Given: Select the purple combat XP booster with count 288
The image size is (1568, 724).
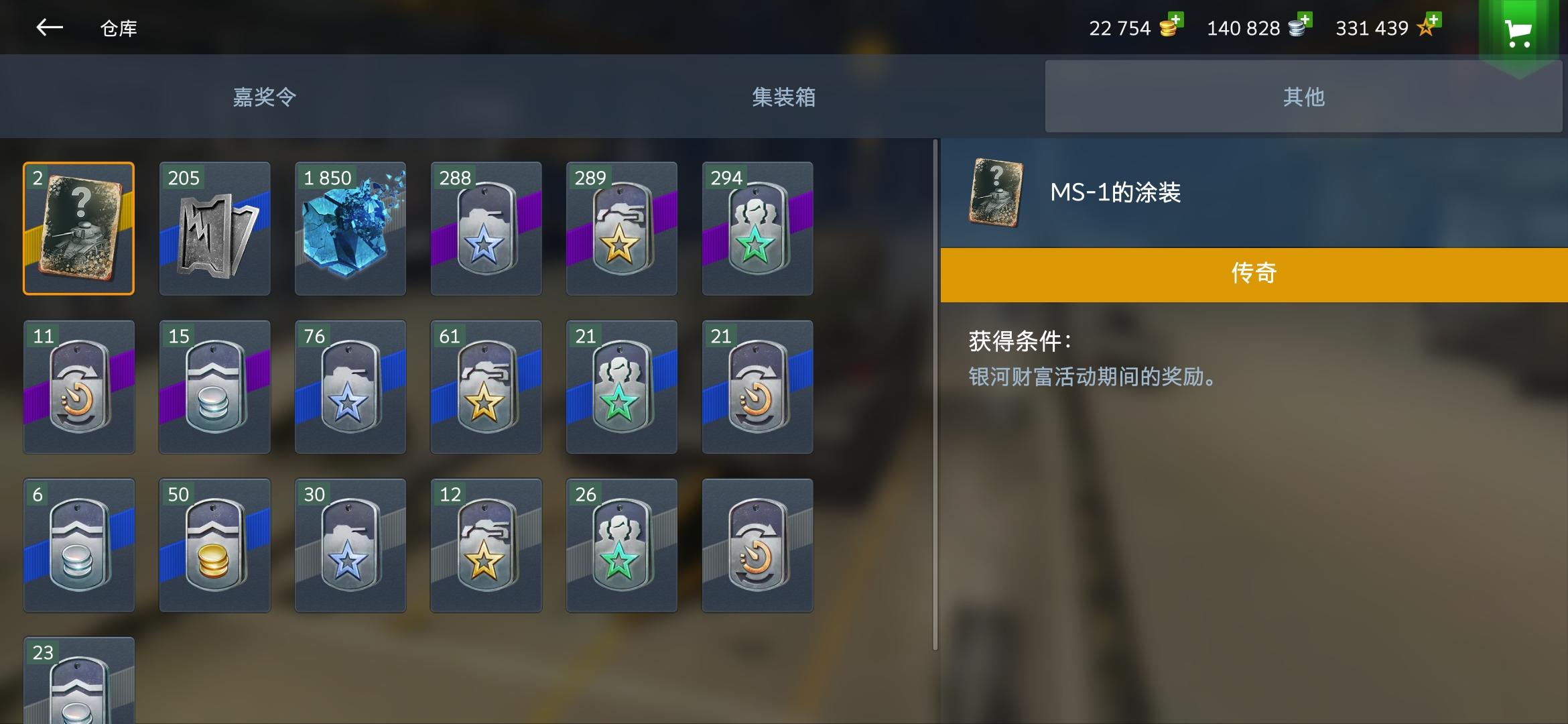Looking at the screenshot, I should [485, 228].
